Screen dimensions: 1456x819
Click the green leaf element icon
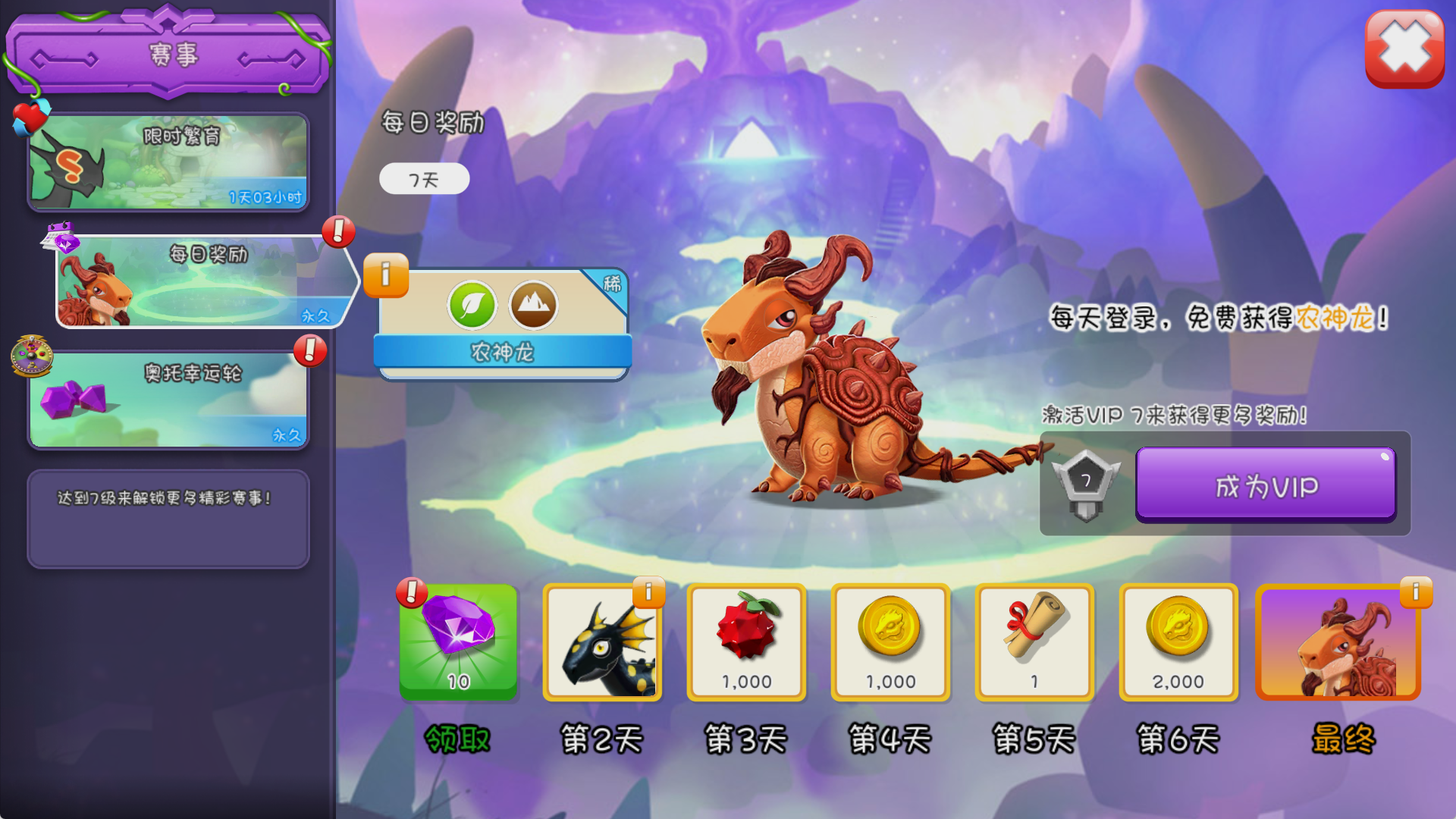(x=472, y=306)
